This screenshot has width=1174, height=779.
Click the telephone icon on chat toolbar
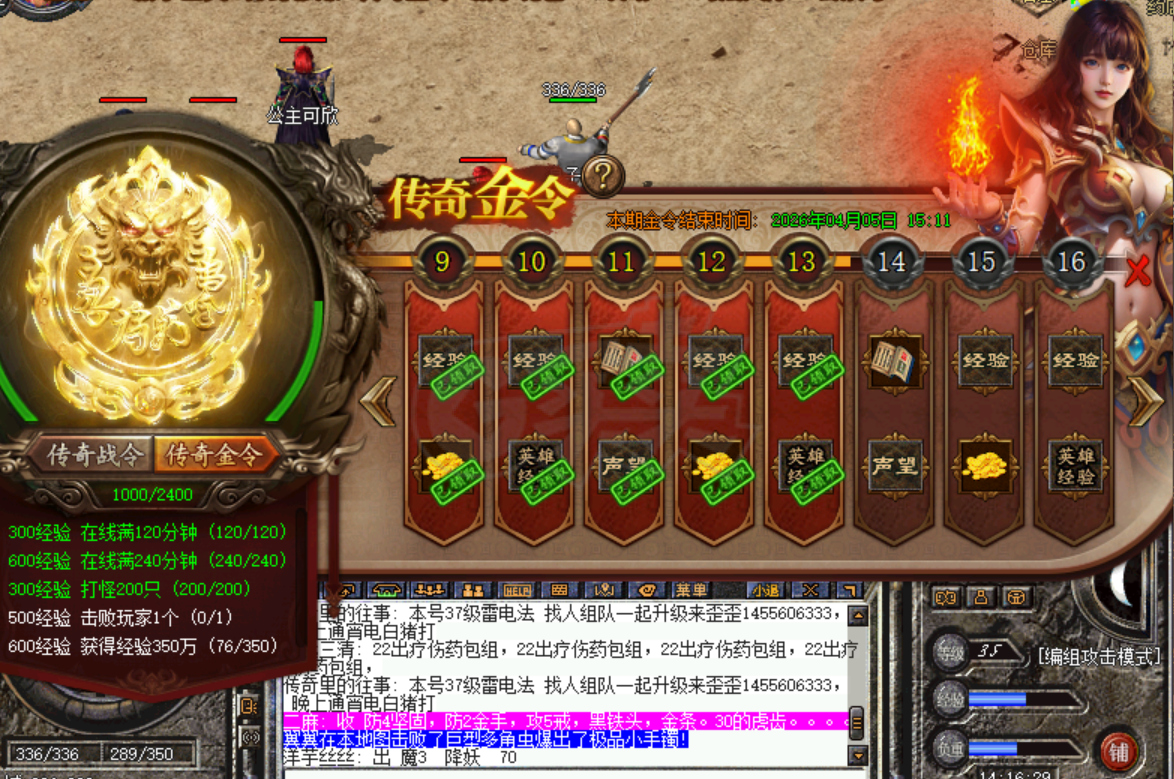point(387,590)
